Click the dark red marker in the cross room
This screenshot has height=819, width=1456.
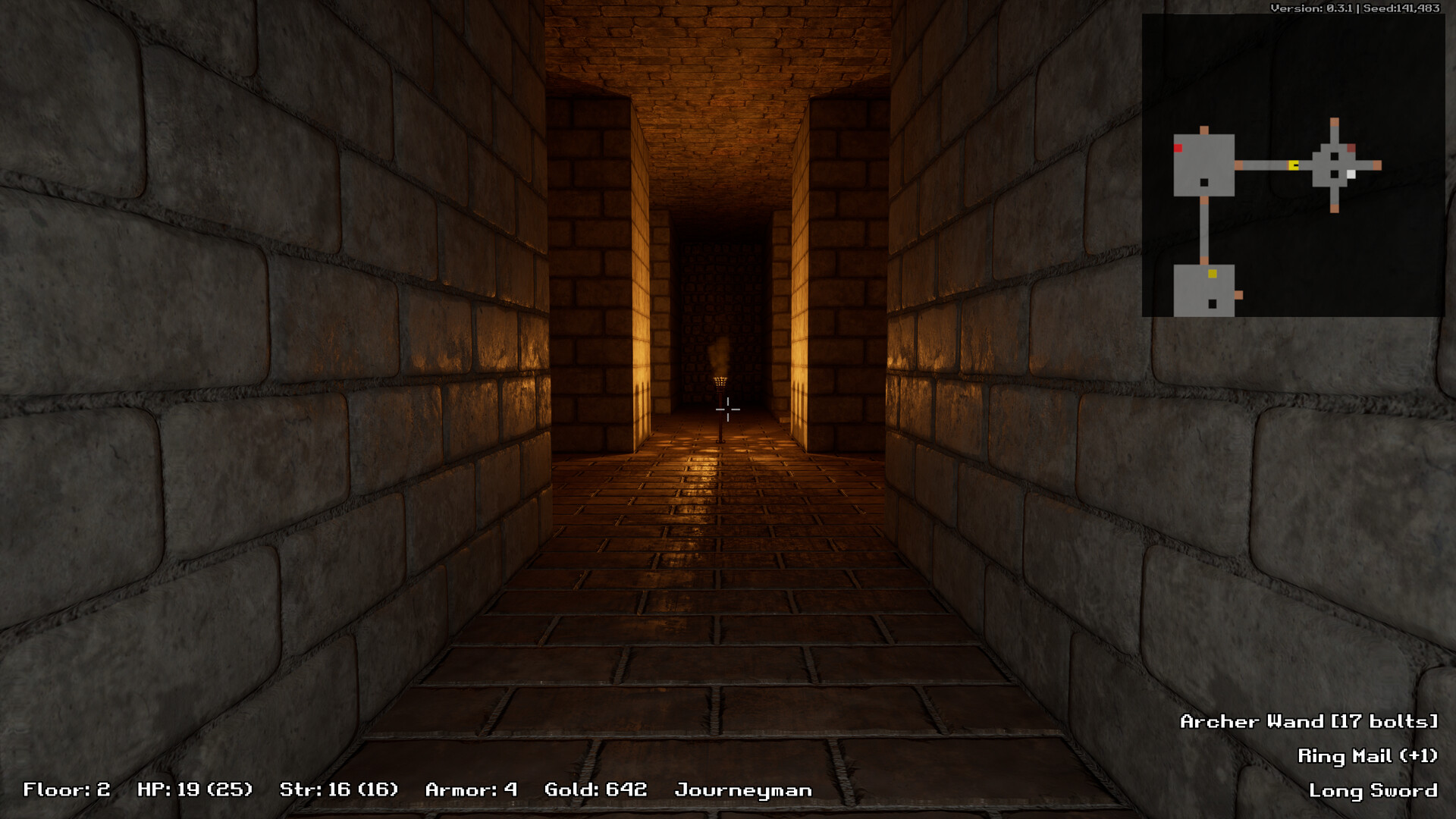click(1351, 148)
